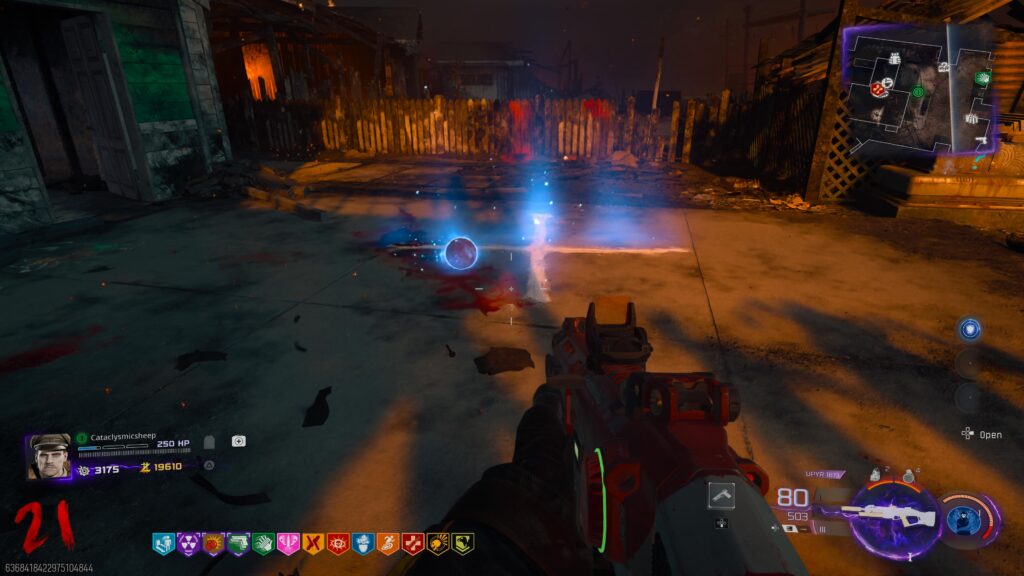The height and width of the screenshot is (576, 1024).
Task: Click the Cataclysmicsheep character portrait
Action: click(49, 455)
